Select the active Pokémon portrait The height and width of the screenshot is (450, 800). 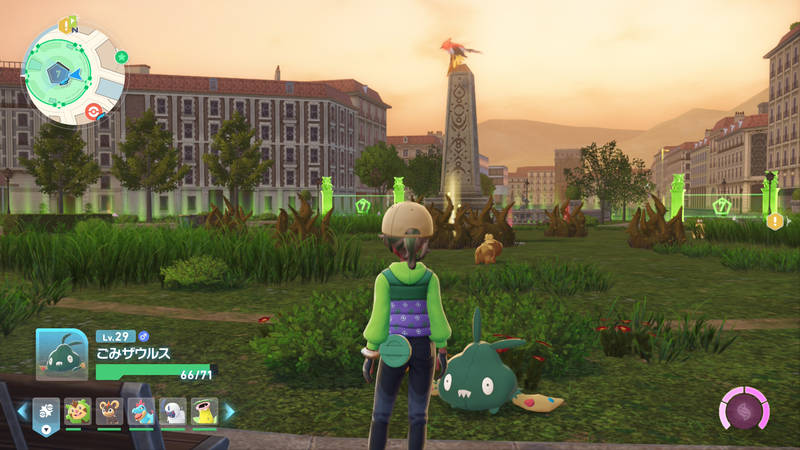tap(62, 354)
